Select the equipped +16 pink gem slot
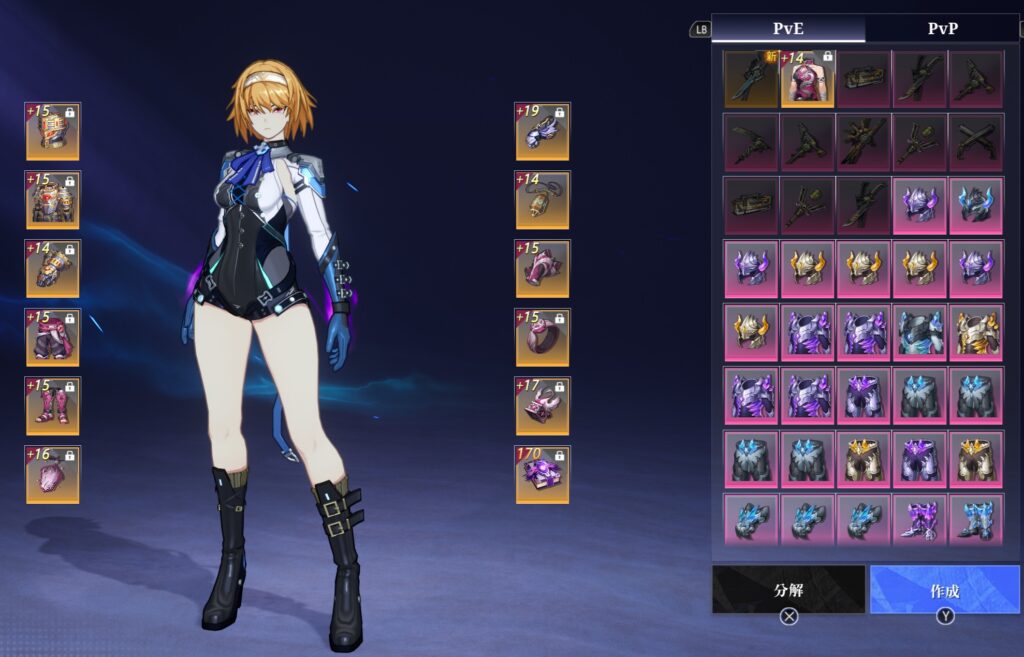 click(53, 474)
